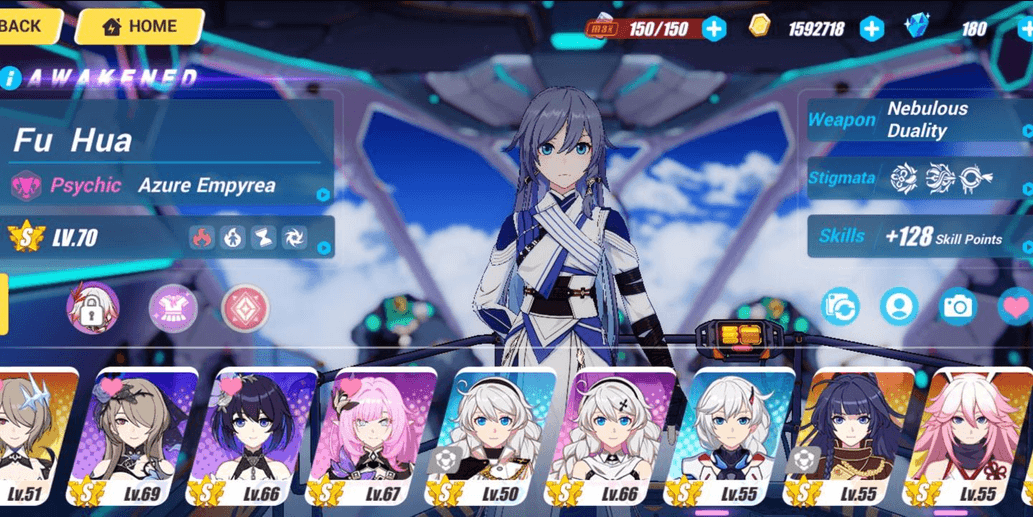Click the locked character portrait icon
This screenshot has width=1033, height=517.
pos(93,308)
